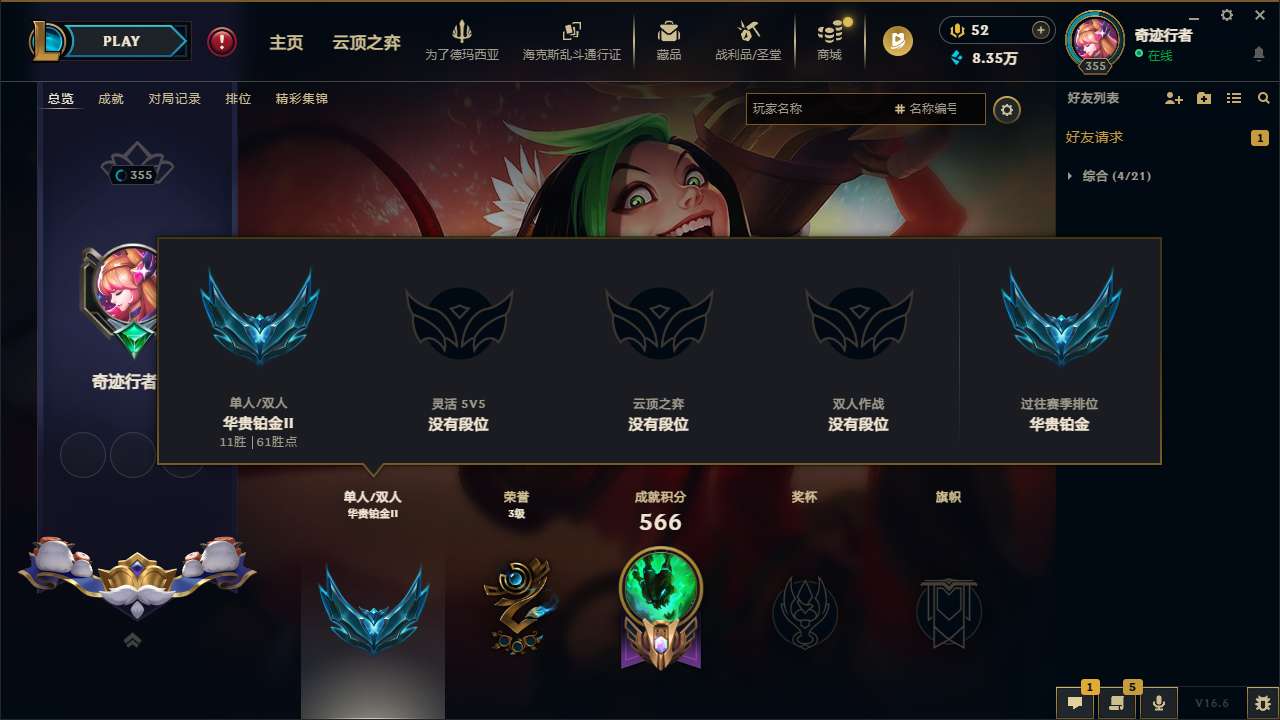The height and width of the screenshot is (720, 1280).
Task: Switch to the 云顶之弈 tab
Action: (x=364, y=42)
